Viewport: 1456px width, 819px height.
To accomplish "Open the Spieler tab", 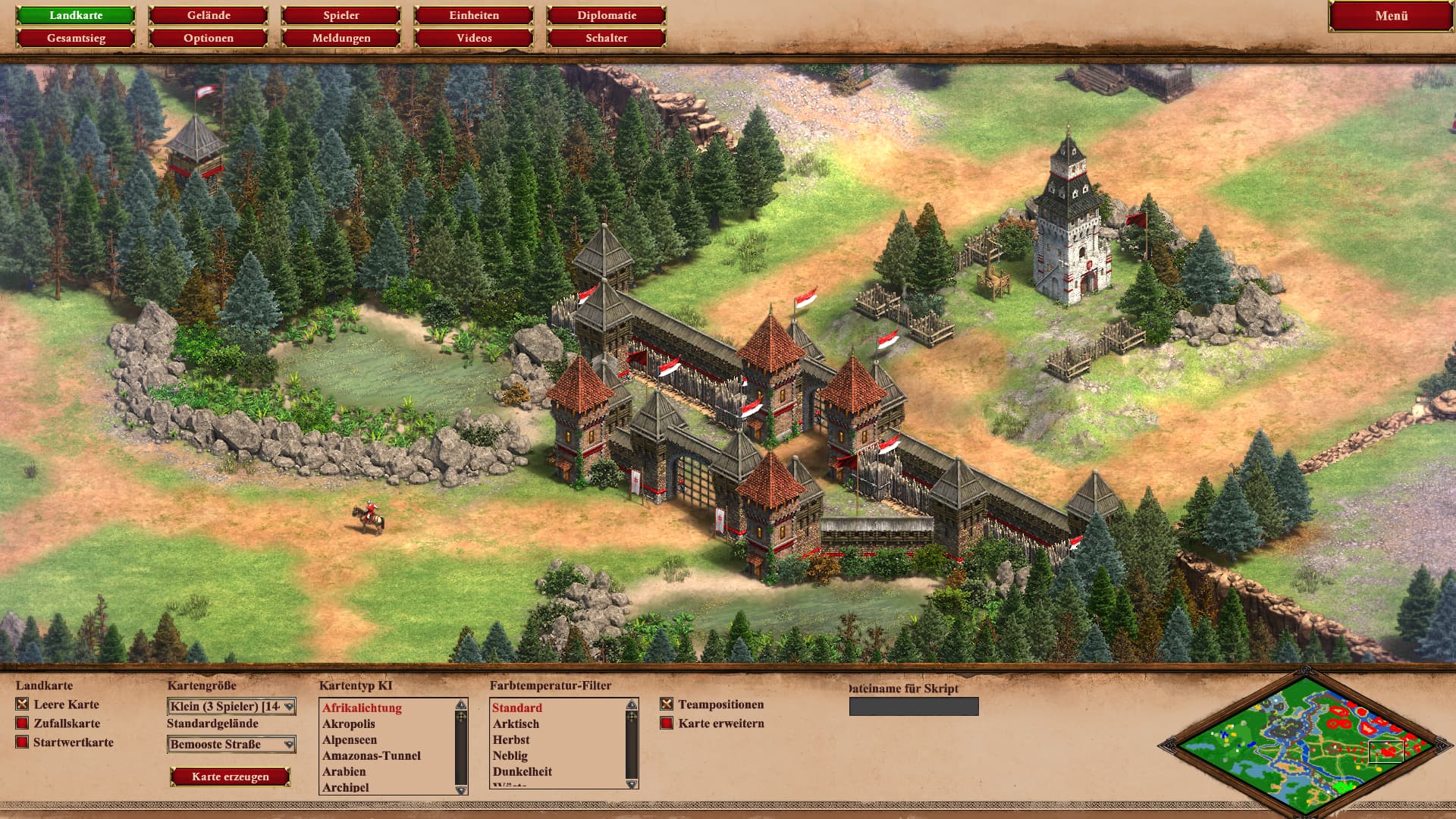I will (341, 15).
